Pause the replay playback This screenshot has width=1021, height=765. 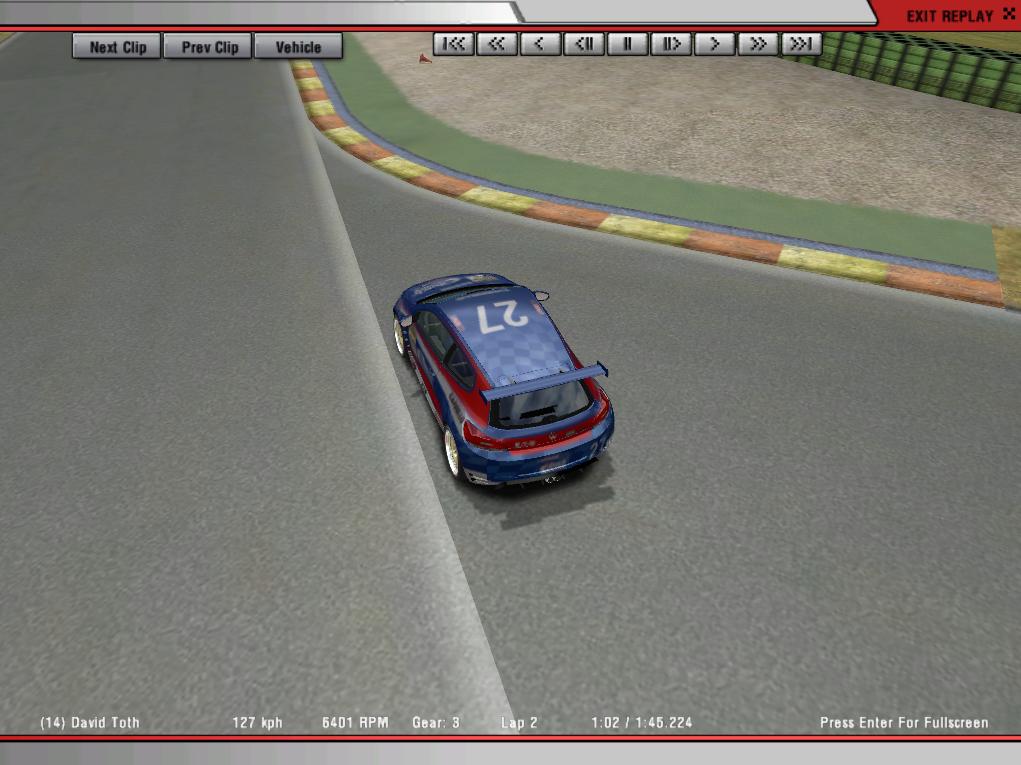tap(627, 44)
